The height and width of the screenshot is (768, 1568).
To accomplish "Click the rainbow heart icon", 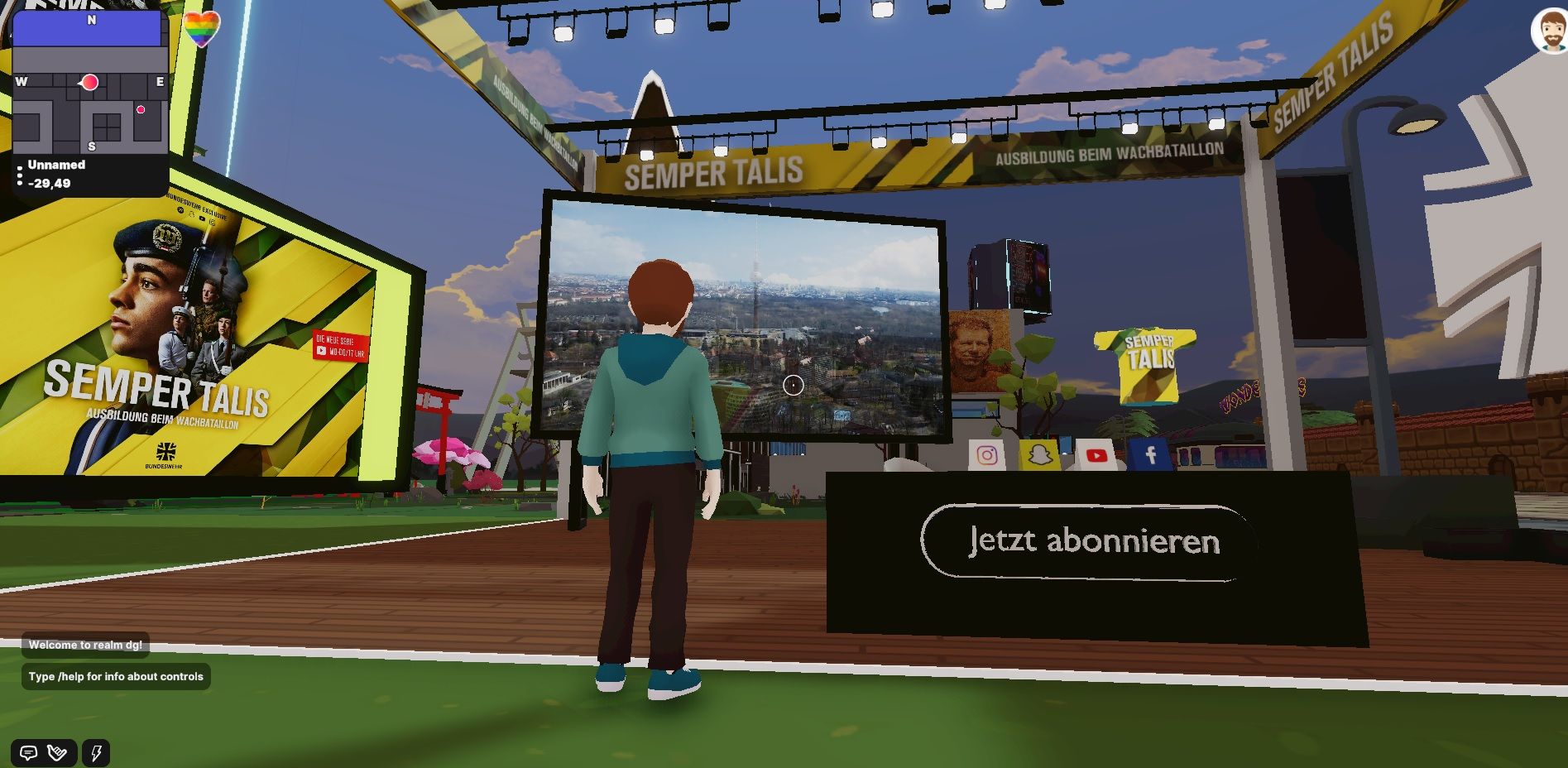I will [201, 30].
